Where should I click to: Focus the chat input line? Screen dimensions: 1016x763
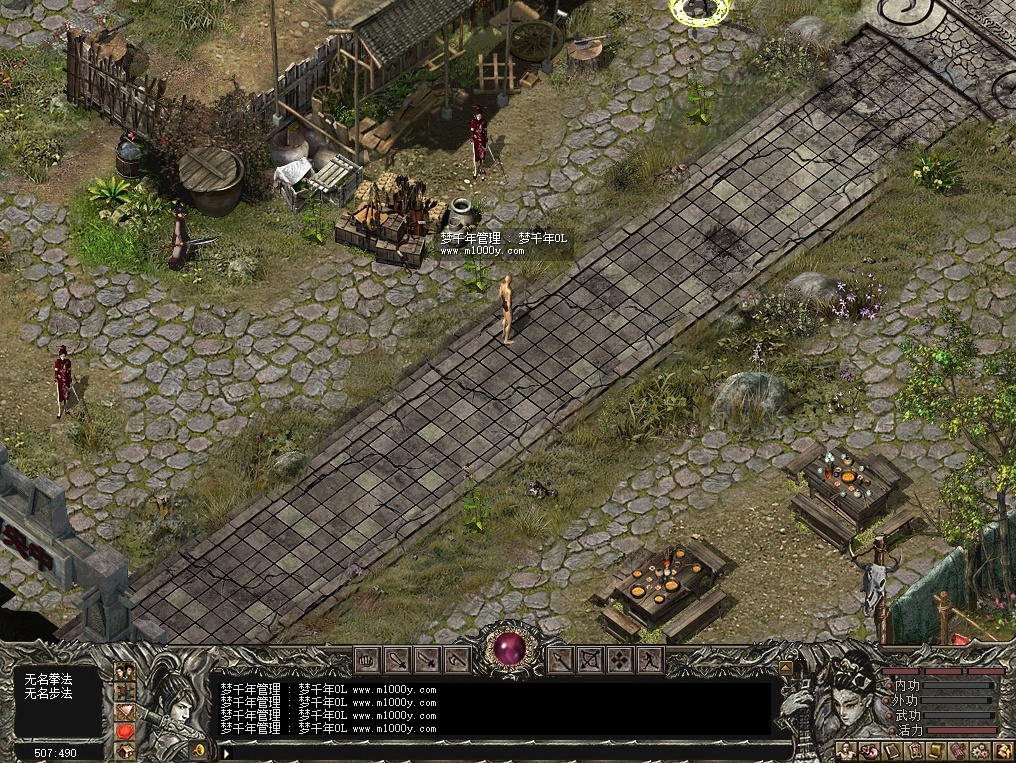click(x=500, y=751)
